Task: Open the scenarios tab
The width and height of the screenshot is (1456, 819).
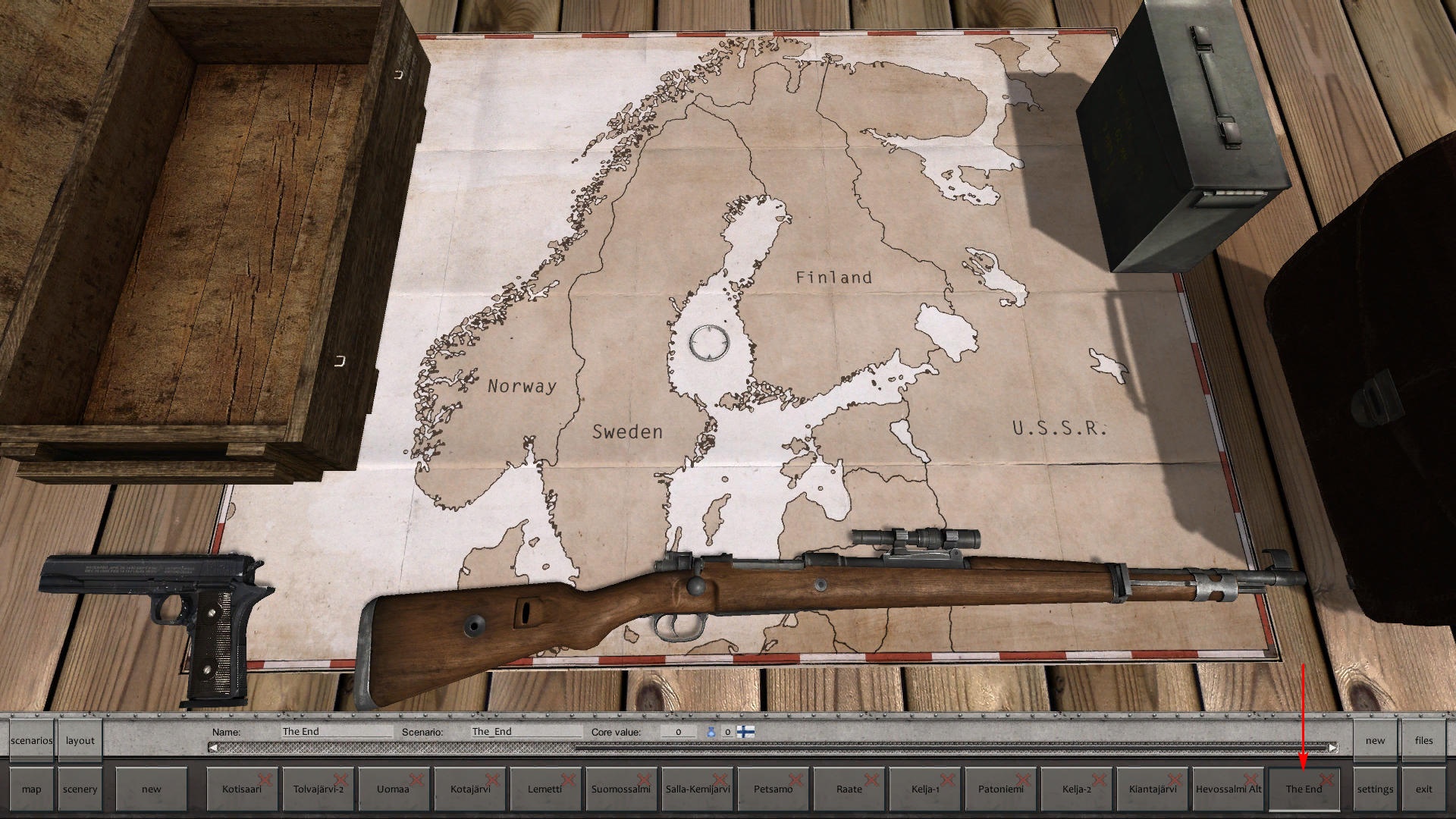Action: (x=31, y=740)
